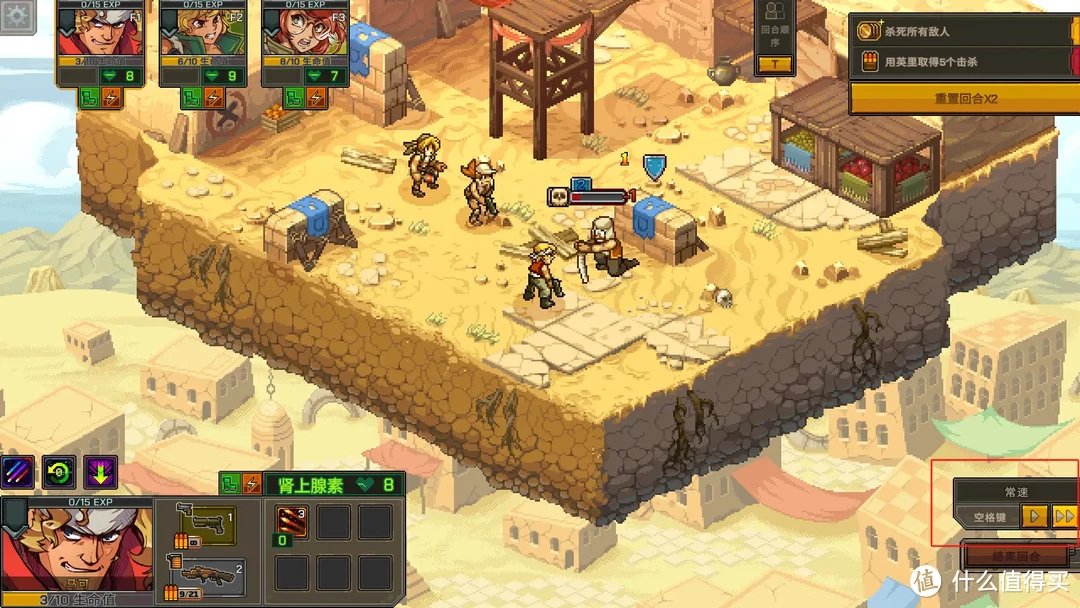Select the 用英里取得5个击杀 objective entry
Image resolution: width=1080 pixels, height=608 pixels.
[x=964, y=64]
